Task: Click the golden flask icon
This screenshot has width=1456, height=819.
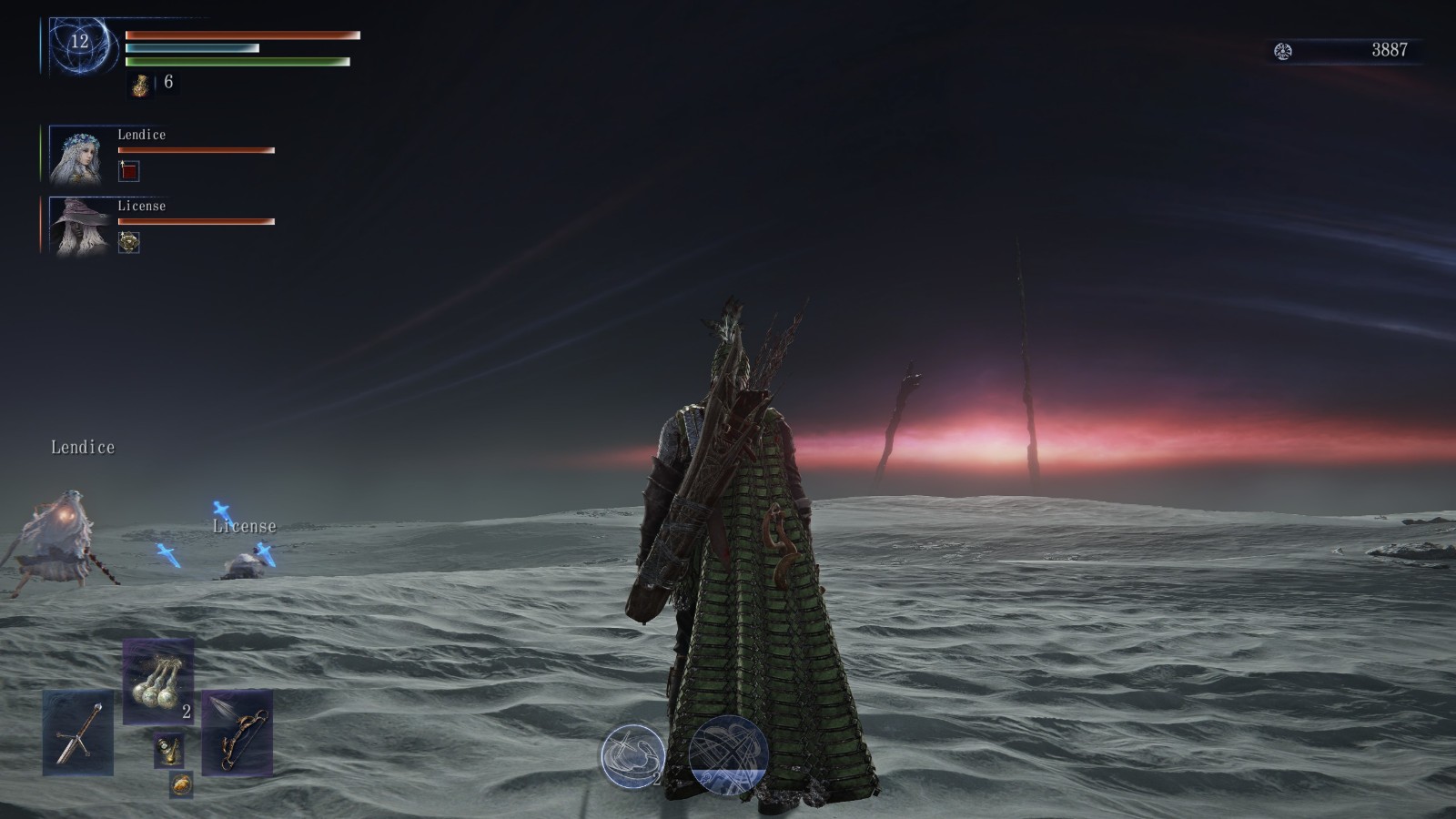Action: pyautogui.click(x=141, y=85)
